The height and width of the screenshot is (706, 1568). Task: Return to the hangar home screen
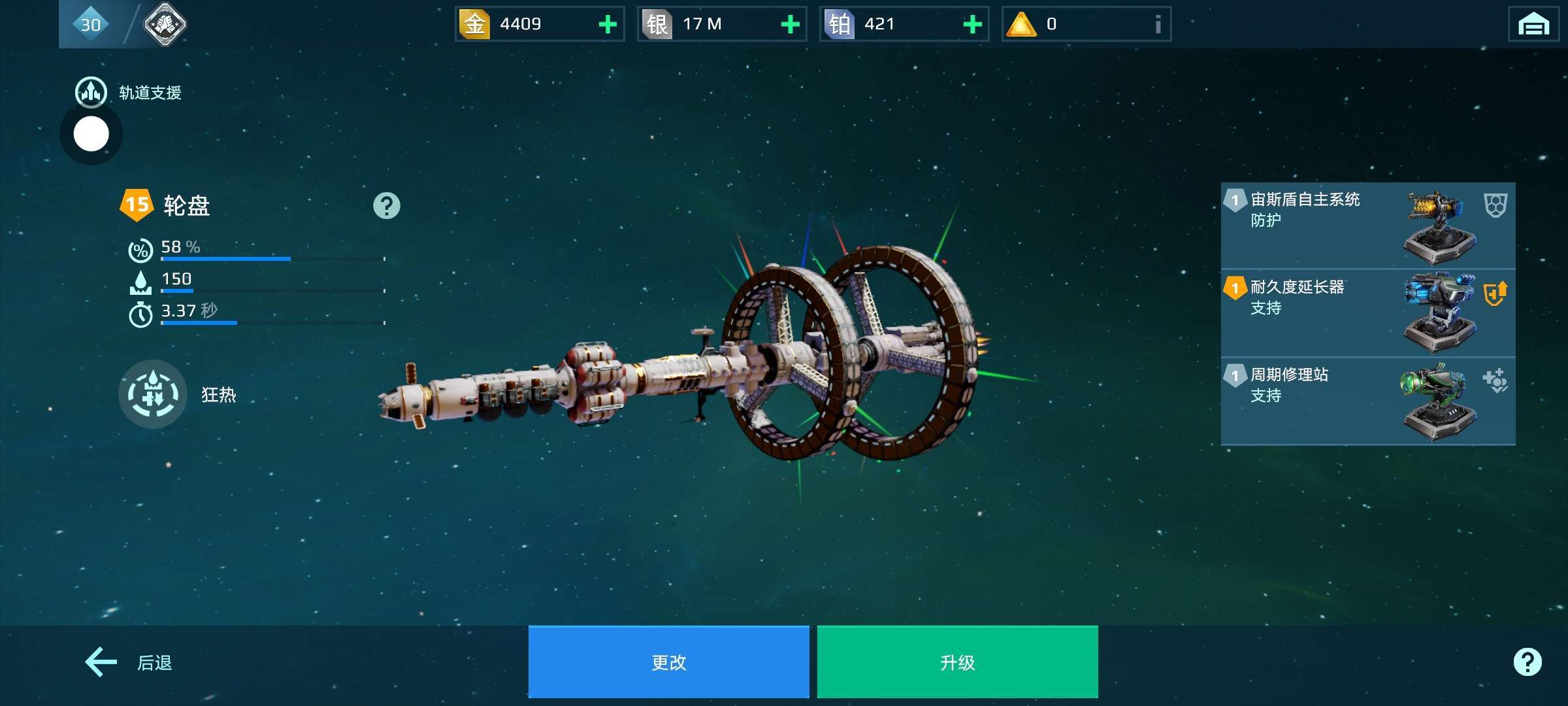coord(1533,25)
